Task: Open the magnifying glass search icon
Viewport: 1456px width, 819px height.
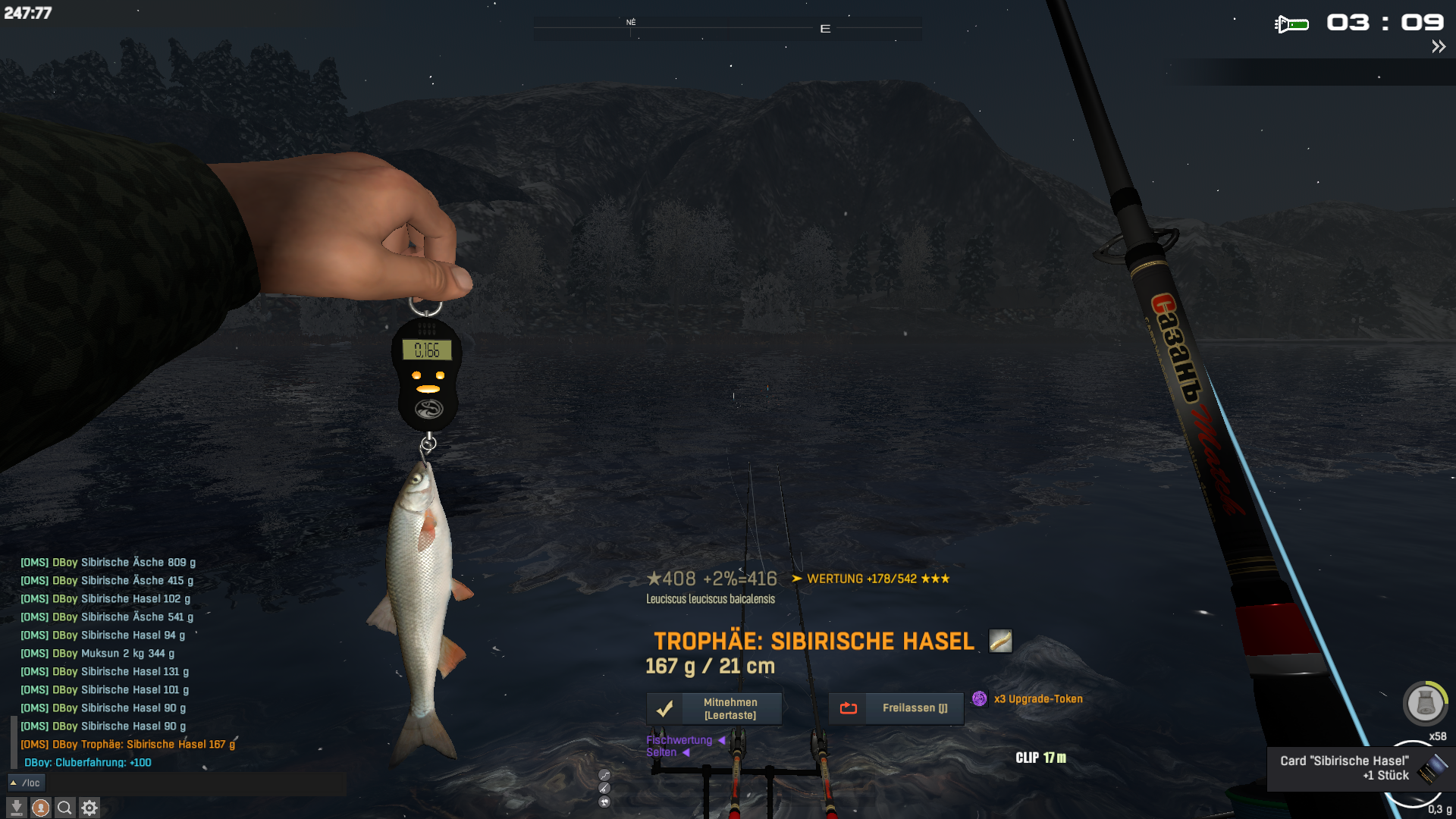Action: pos(65,808)
